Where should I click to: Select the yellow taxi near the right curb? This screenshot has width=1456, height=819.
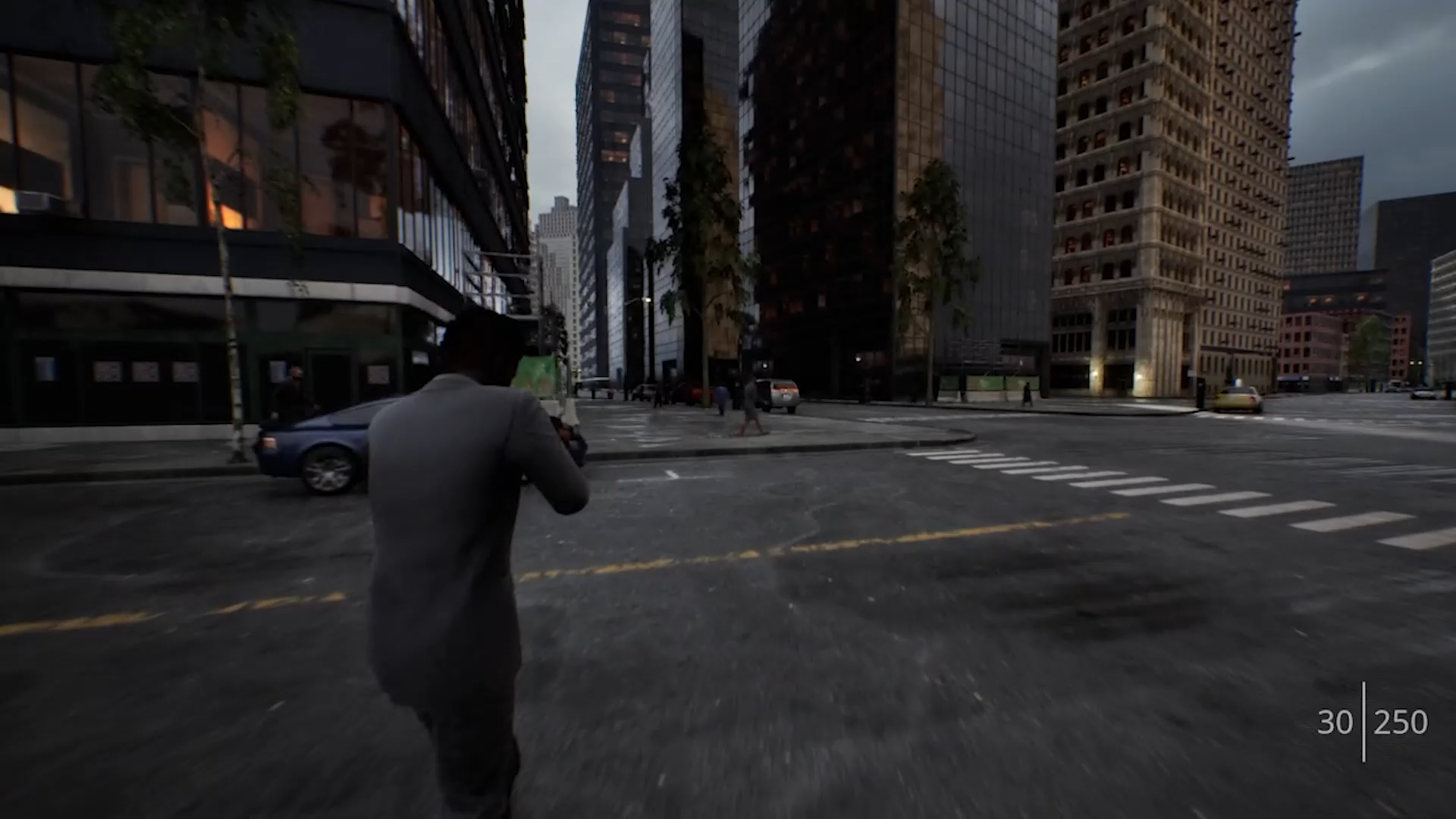pos(1236,398)
